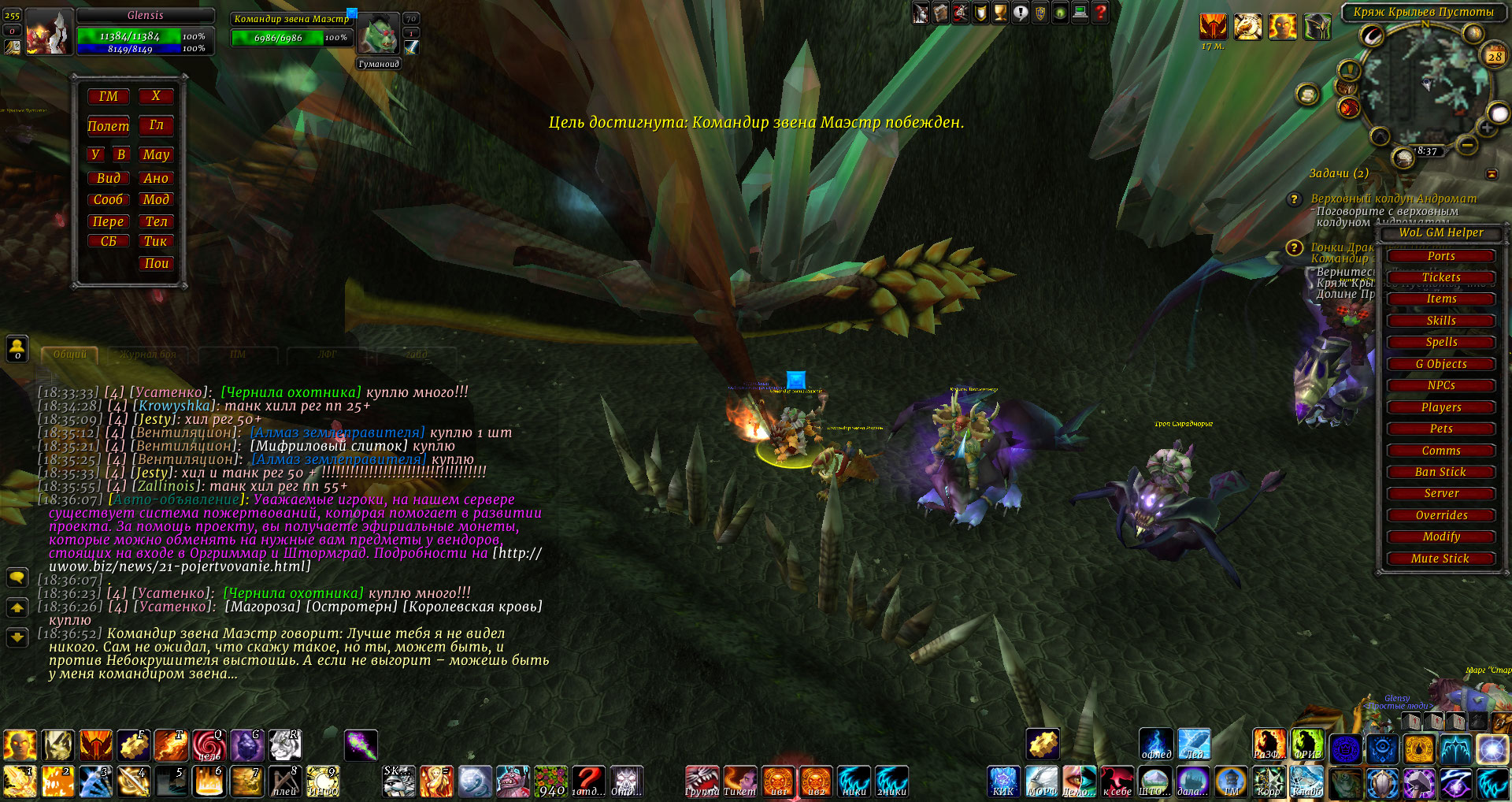Open the Ban Stick panel
The image size is (1512, 802).
click(x=1440, y=472)
